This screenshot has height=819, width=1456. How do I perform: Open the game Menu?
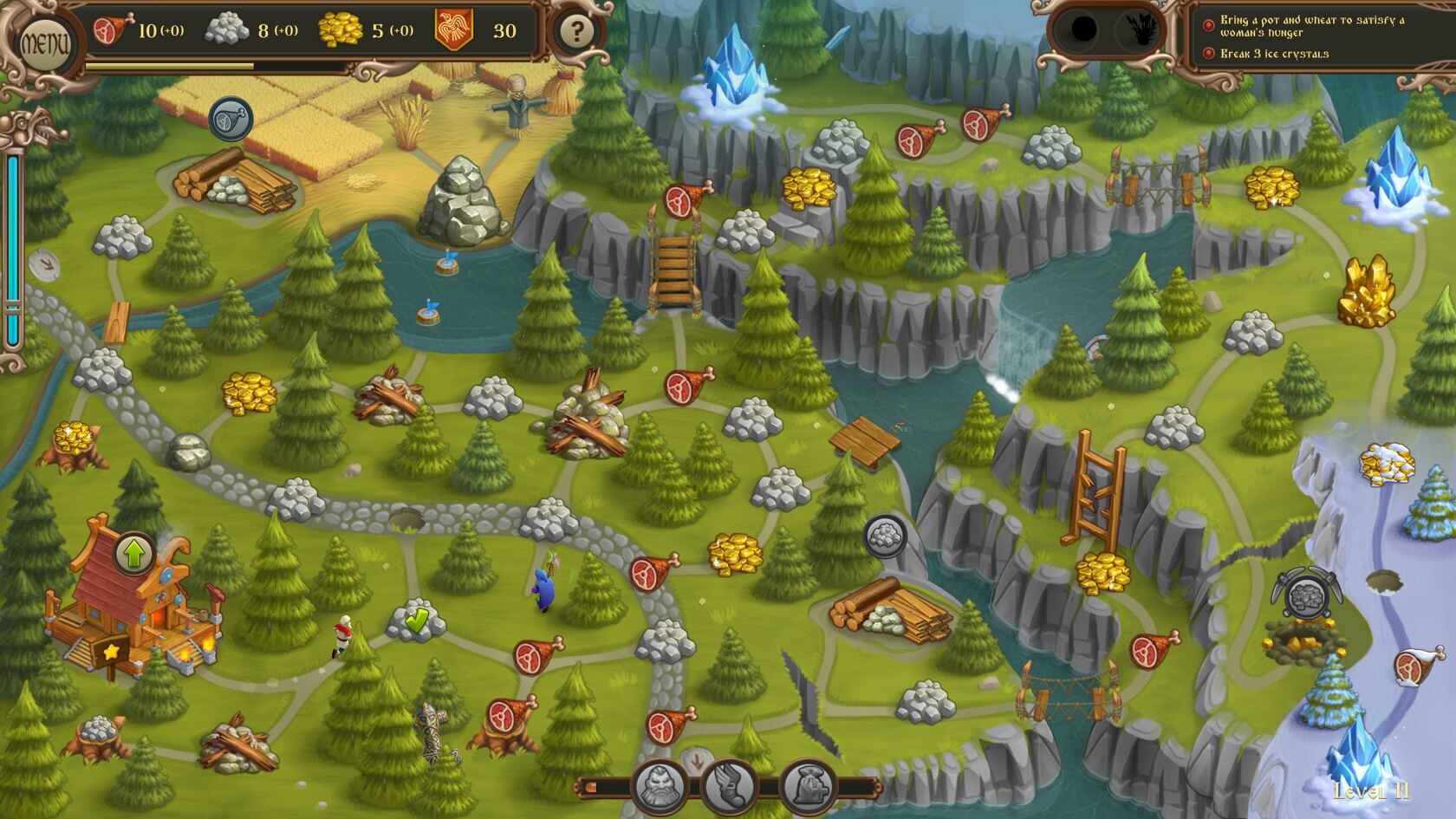pos(43,40)
